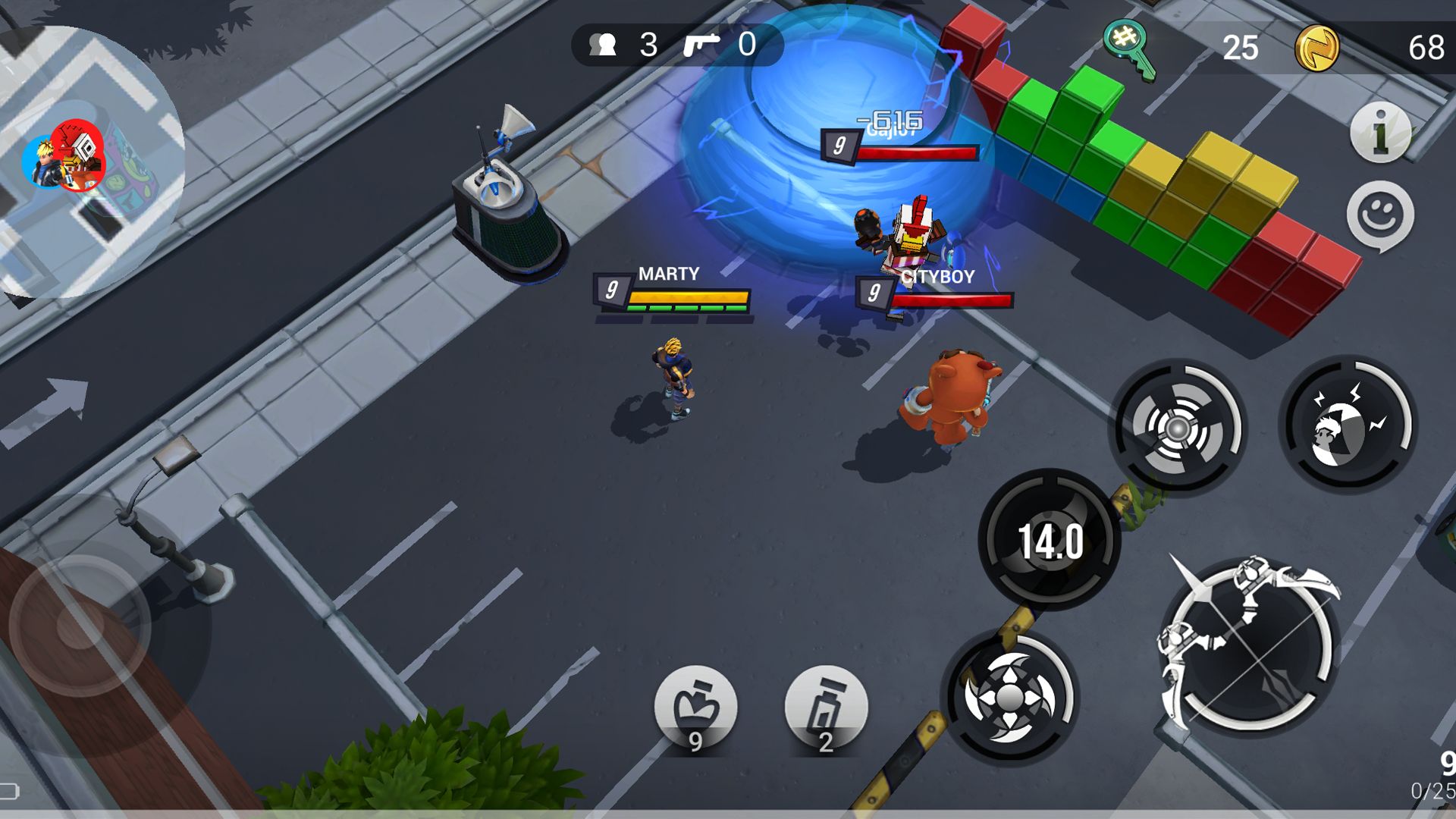Fire the bow attack button
Image resolution: width=1456 pixels, height=819 pixels.
click(x=1247, y=645)
